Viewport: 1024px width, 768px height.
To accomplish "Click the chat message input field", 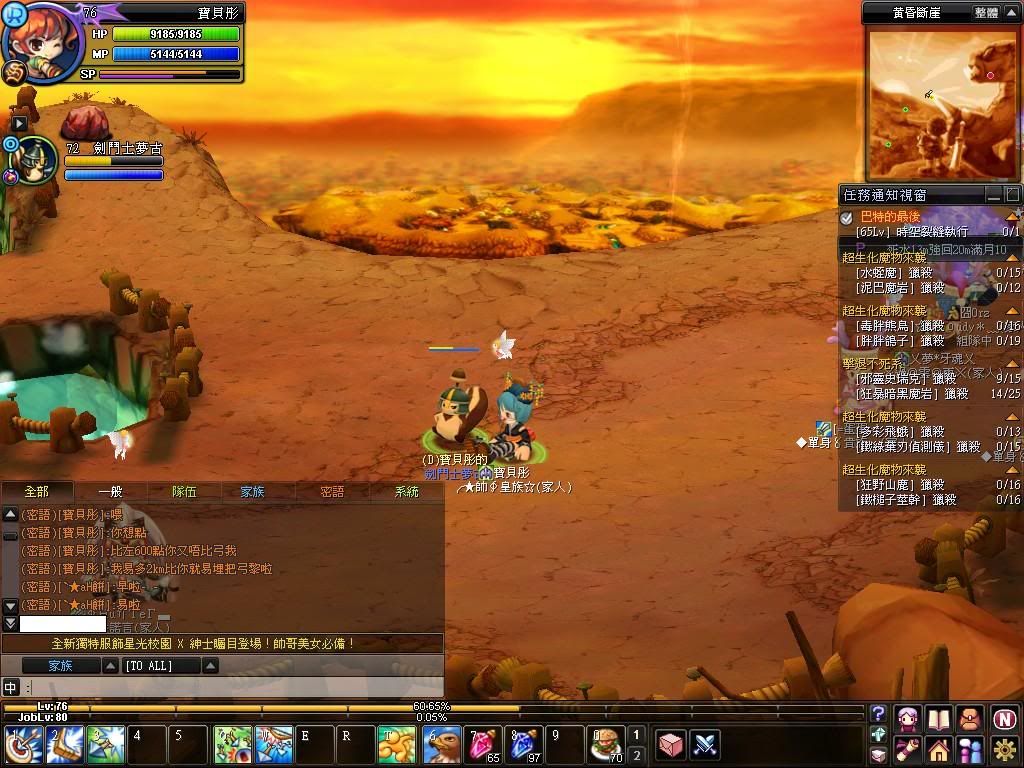I will 230,687.
